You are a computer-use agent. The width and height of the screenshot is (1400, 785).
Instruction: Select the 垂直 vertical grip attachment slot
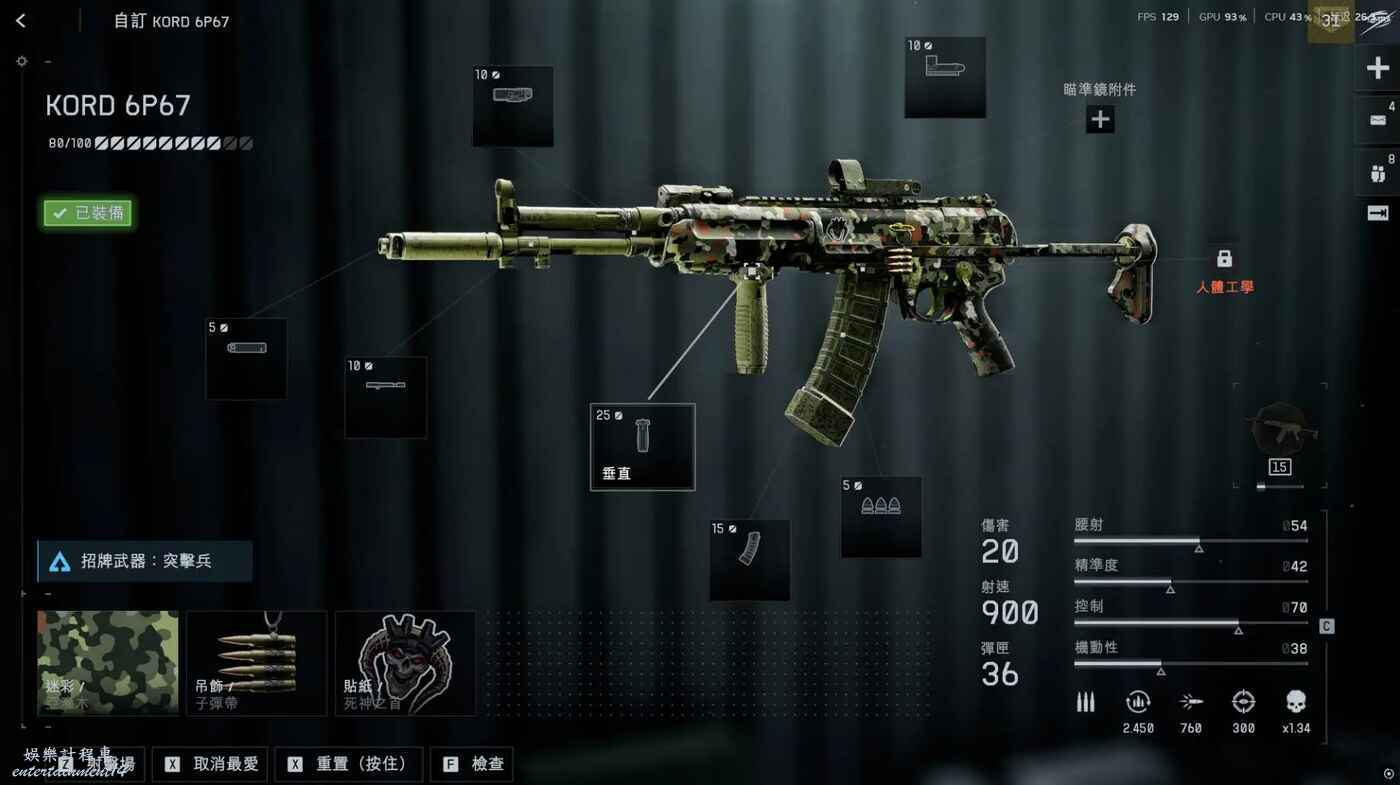point(642,446)
